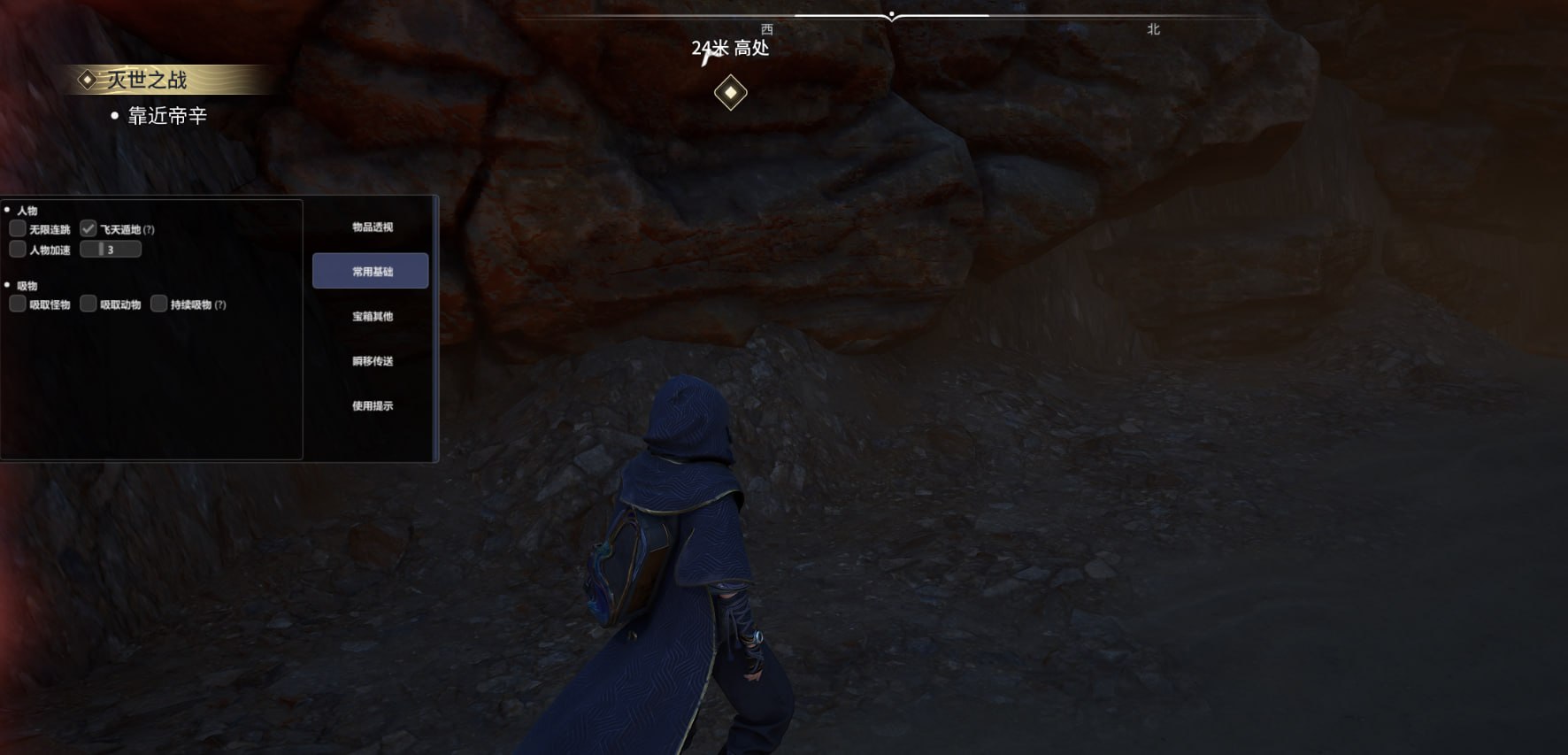Toggle the 人物加速 checkbox
Image resolution: width=1568 pixels, height=755 pixels.
point(18,250)
